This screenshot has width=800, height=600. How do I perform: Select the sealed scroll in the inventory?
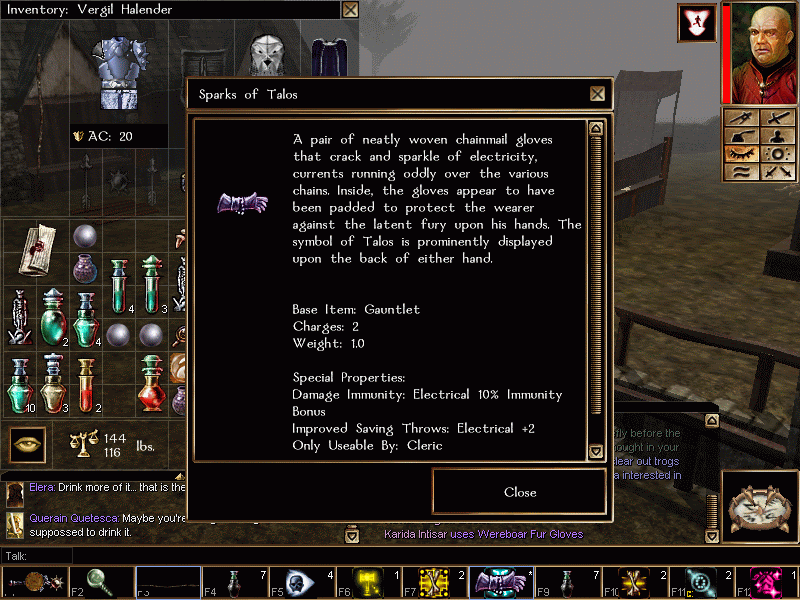coord(41,247)
